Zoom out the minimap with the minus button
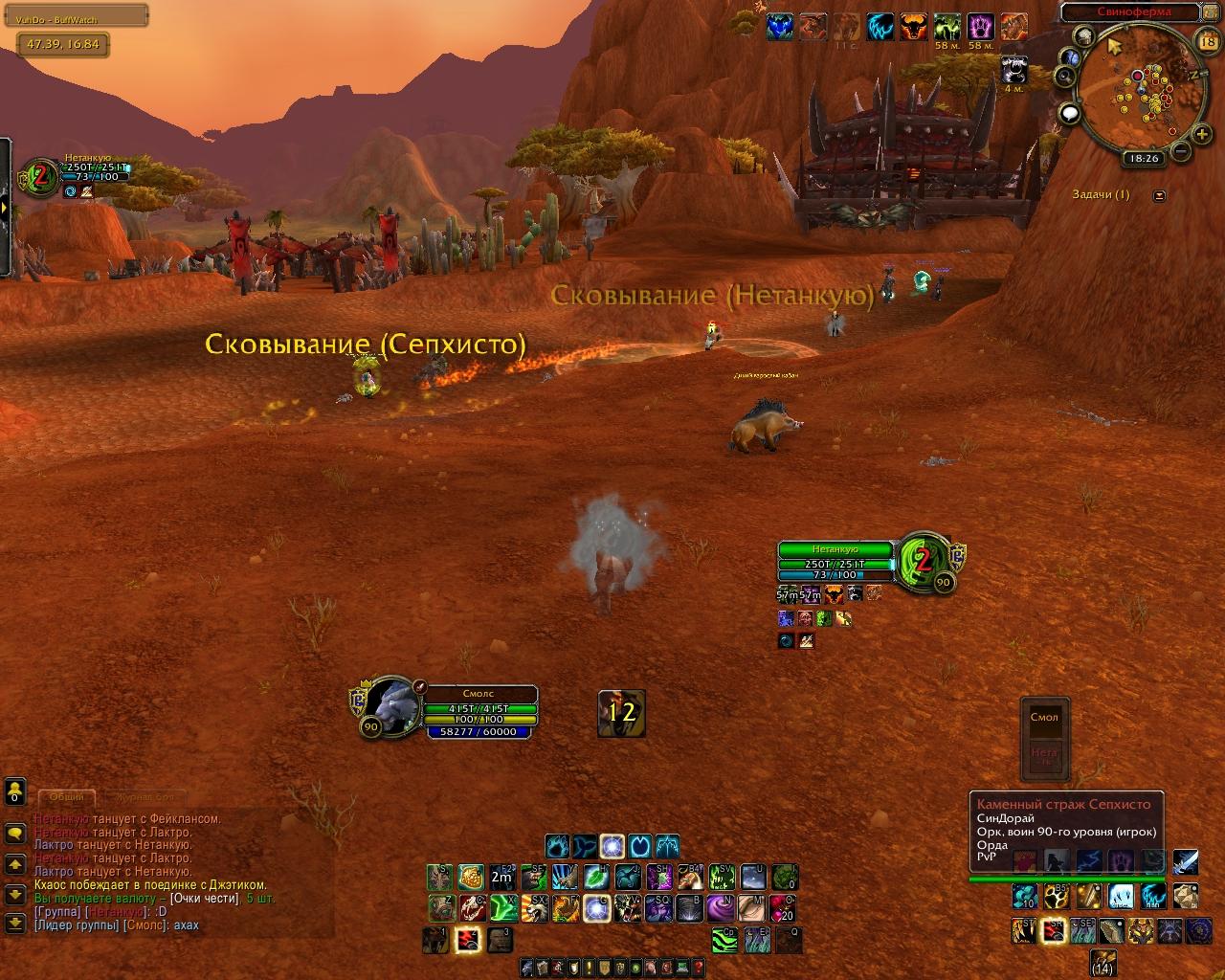Viewport: 1225px width, 980px height. (x=1180, y=151)
